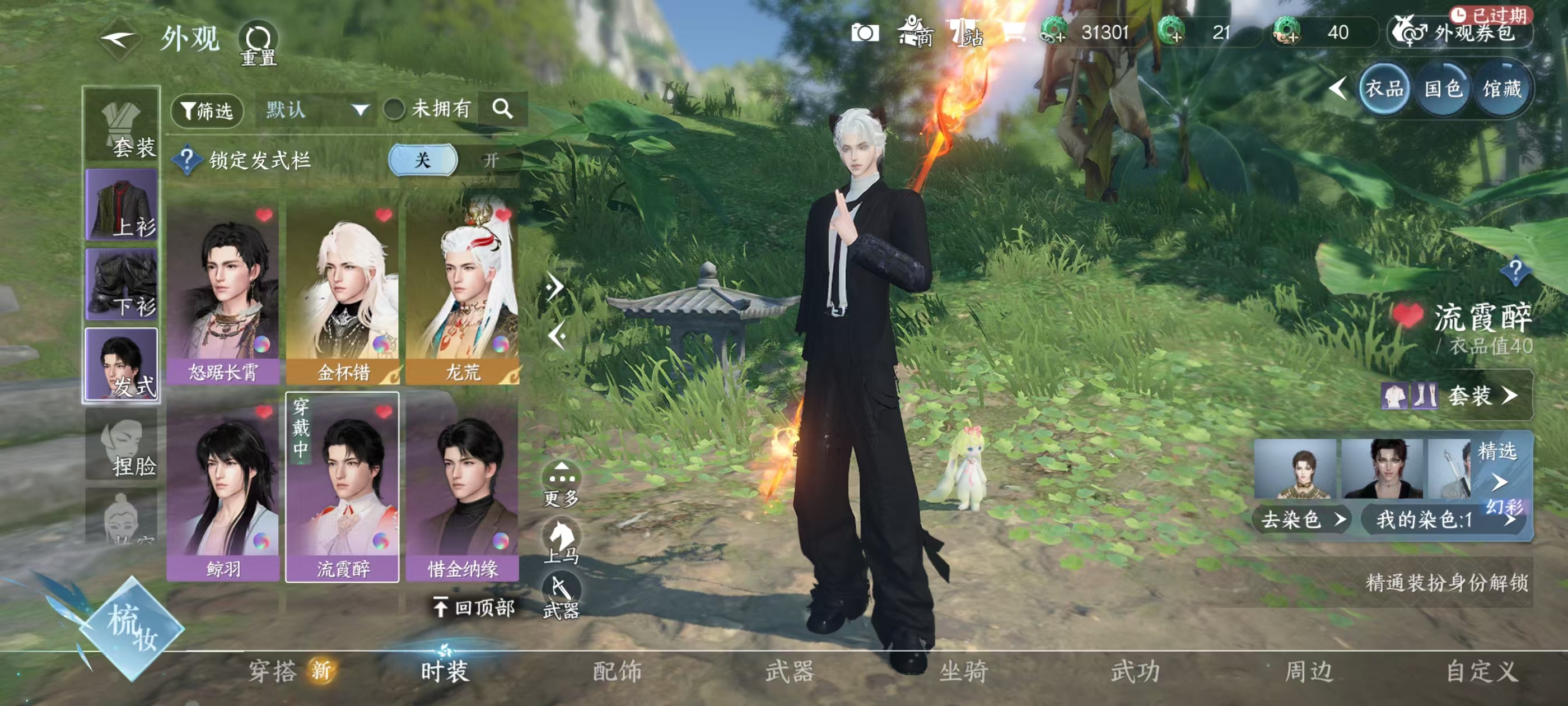Open the magnifier search
The width and height of the screenshot is (1568, 706).
pyautogui.click(x=502, y=109)
